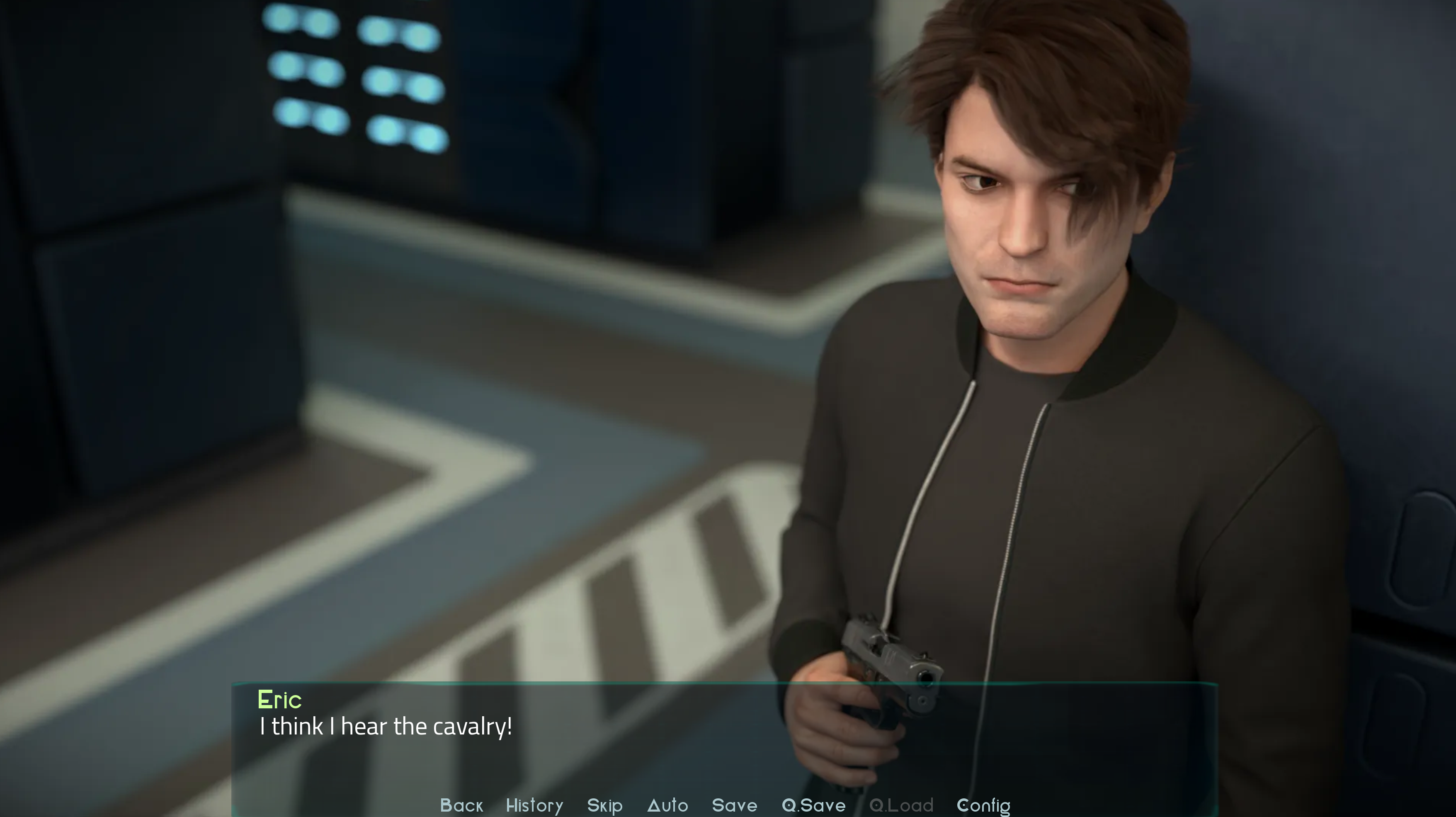Activate fast-forward with the Skip control

(x=604, y=805)
